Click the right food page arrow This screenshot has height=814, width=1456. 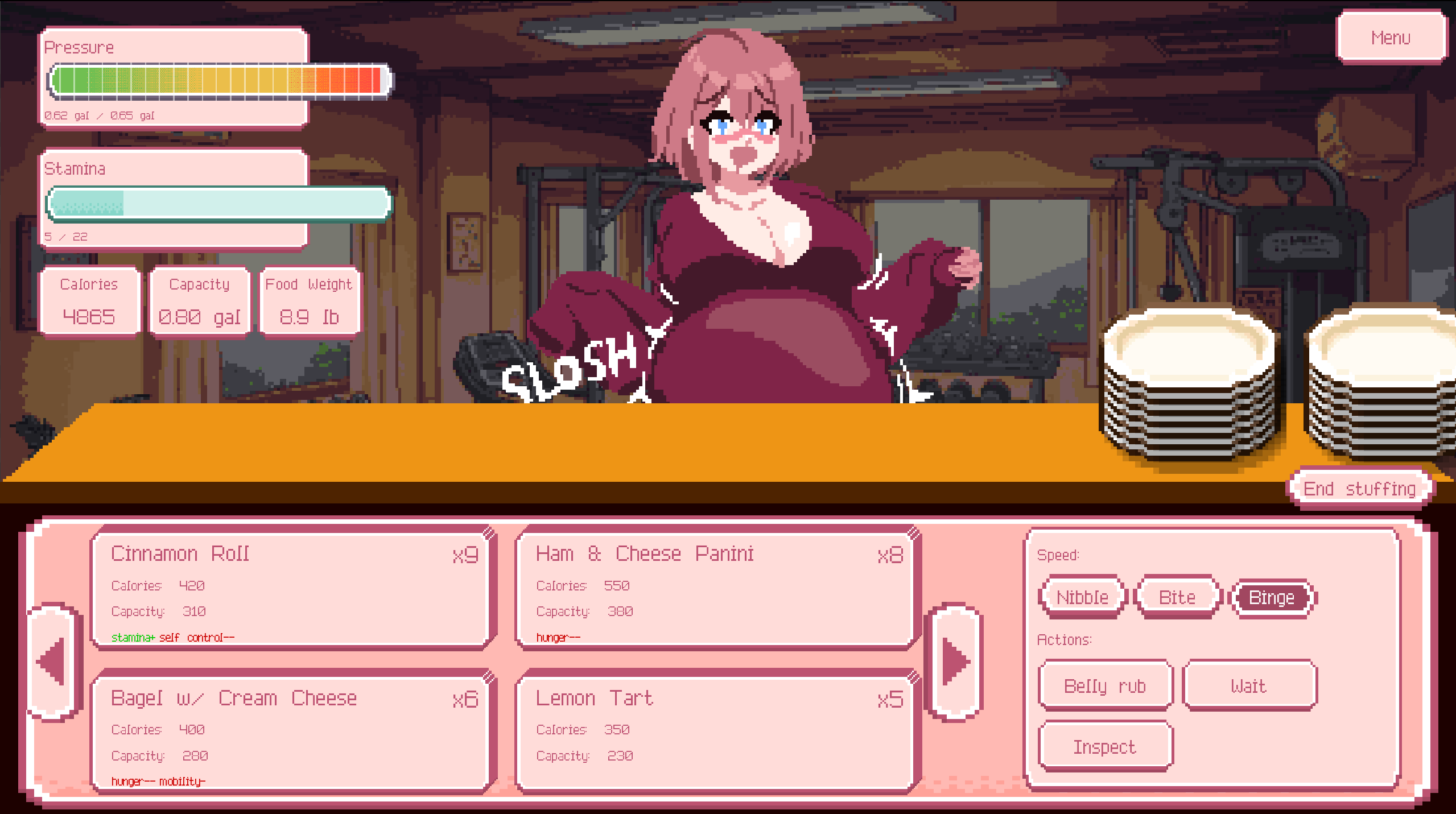956,662
